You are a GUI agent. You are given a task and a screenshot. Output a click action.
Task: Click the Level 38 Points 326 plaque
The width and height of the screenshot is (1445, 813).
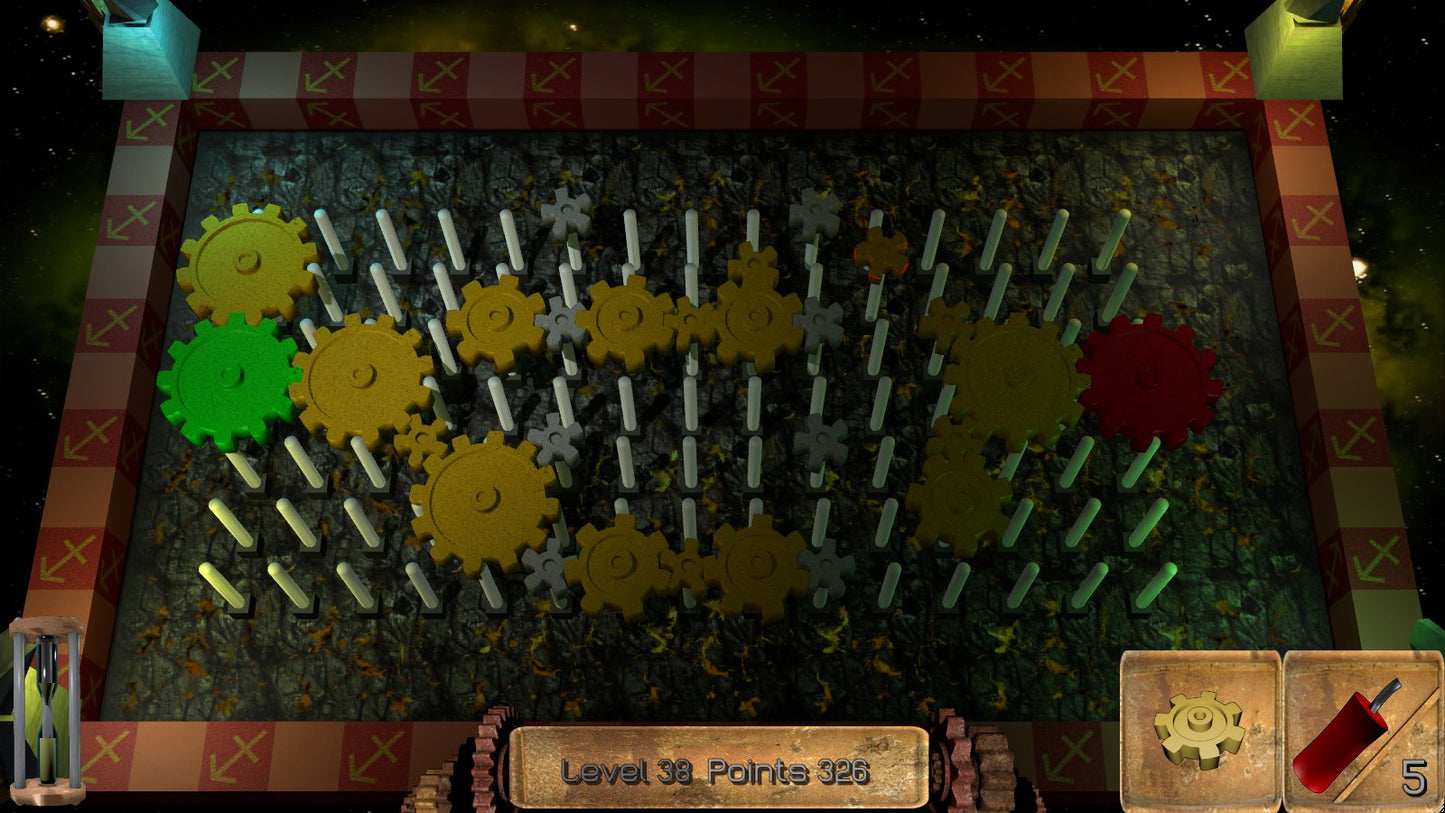(718, 770)
